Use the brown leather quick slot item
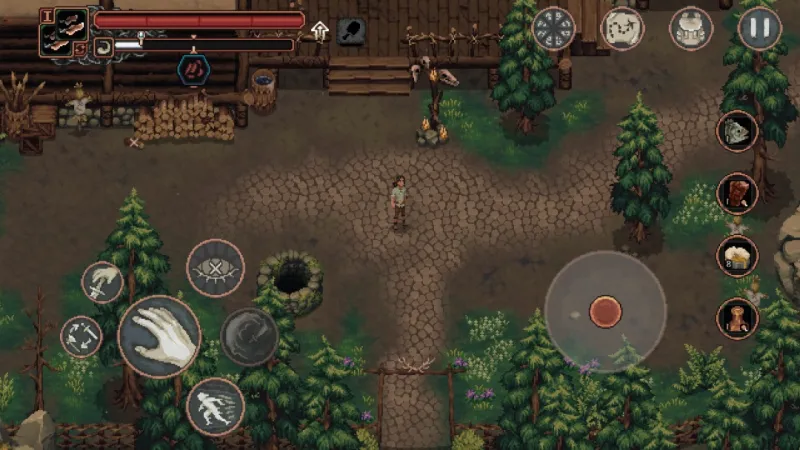The image size is (800, 450). [737, 193]
